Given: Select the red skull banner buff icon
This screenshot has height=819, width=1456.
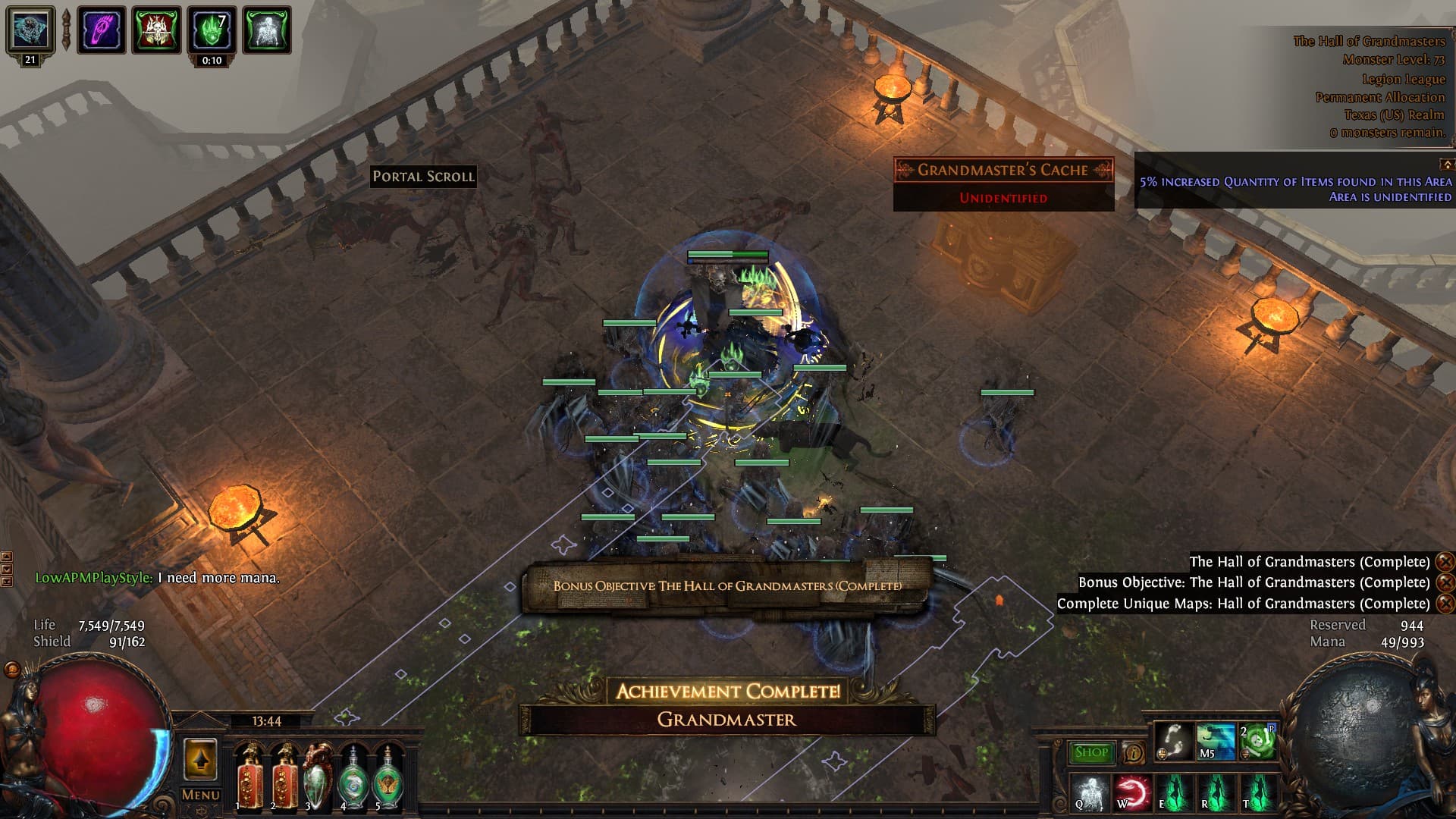Looking at the screenshot, I should click(157, 30).
